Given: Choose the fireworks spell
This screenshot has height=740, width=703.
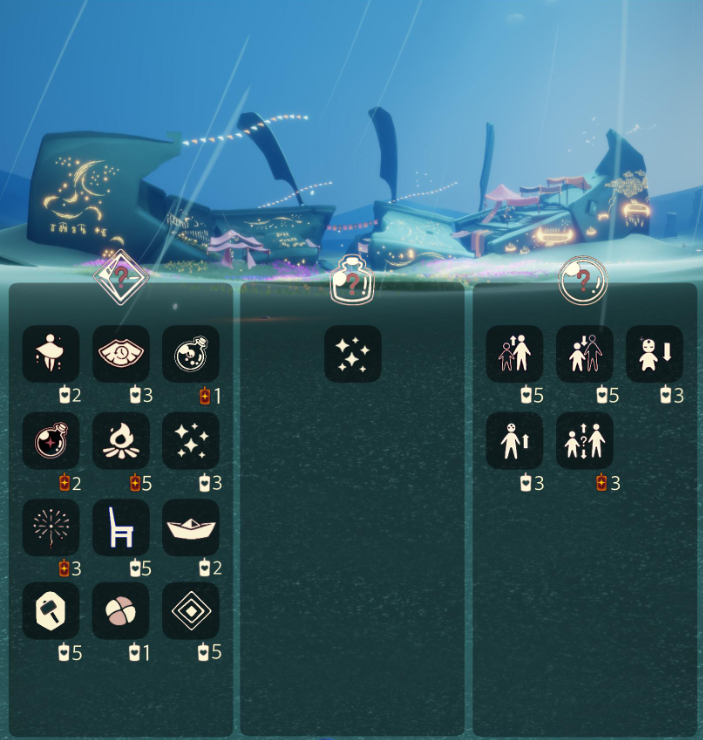Looking at the screenshot, I should click(x=51, y=528).
